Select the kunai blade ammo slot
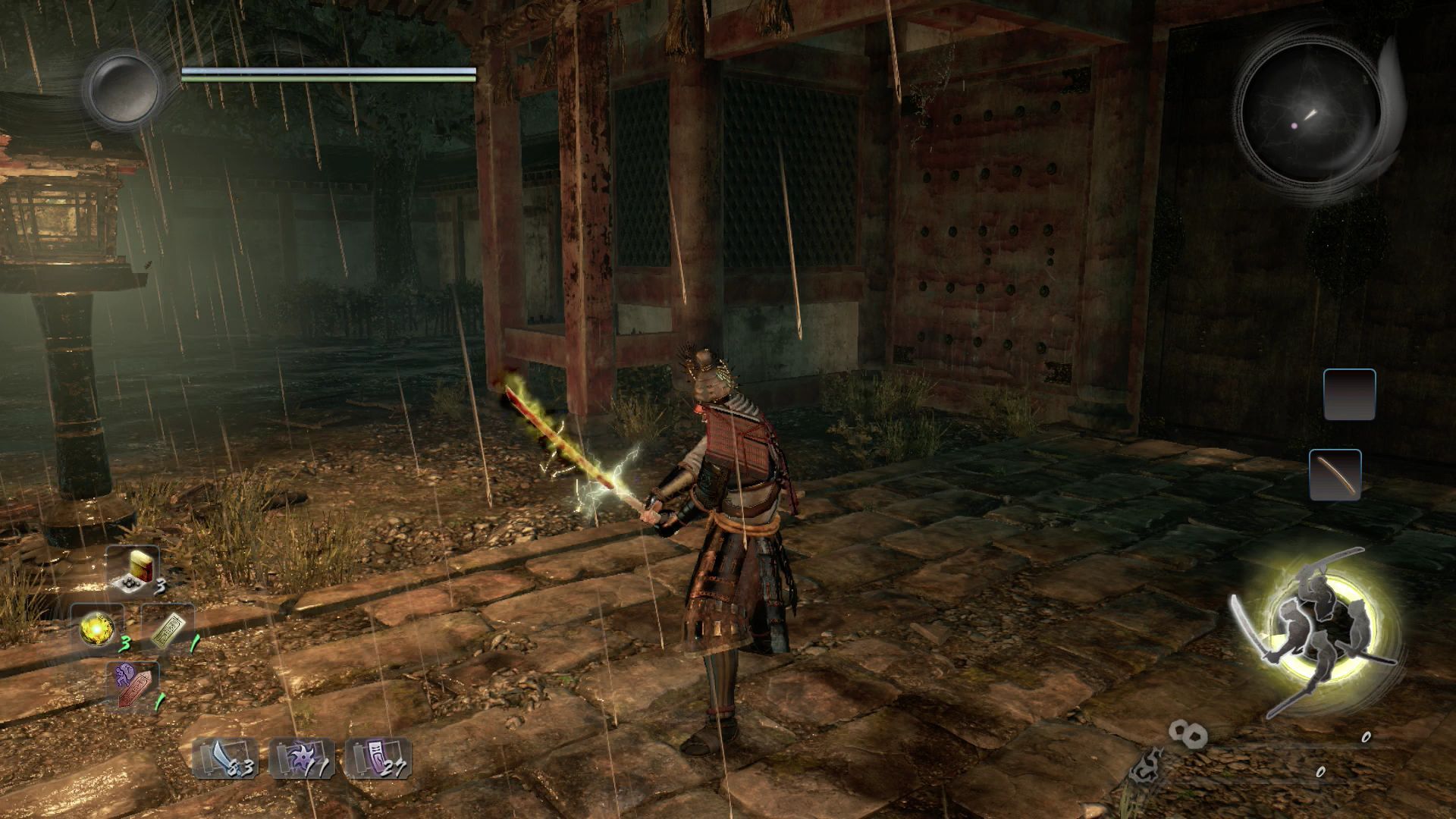This screenshot has width=1456, height=819. pyautogui.click(x=225, y=758)
